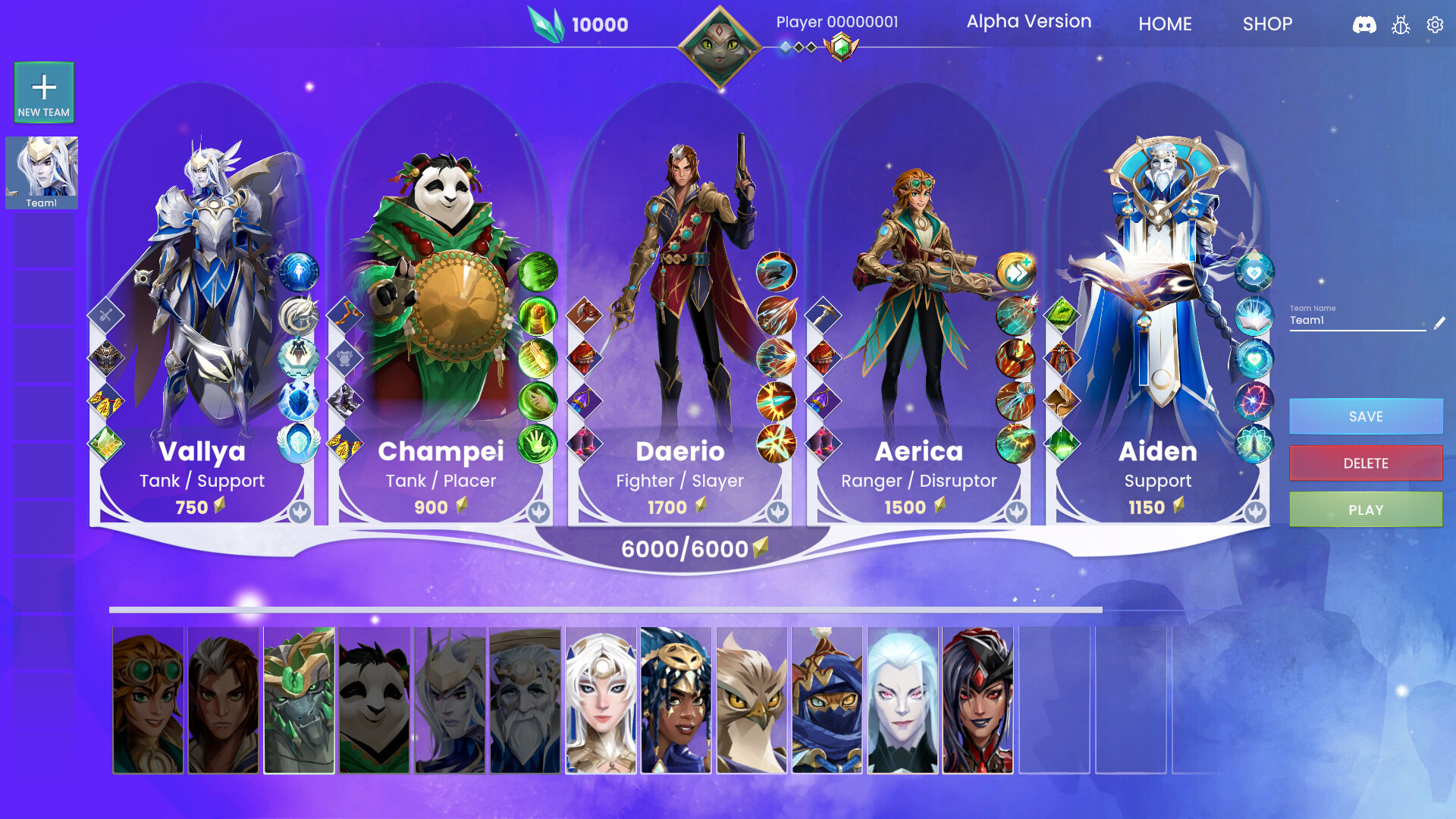Select Aerica's highlighted ability with the plus badge
1456x819 pixels.
pos(1015,271)
